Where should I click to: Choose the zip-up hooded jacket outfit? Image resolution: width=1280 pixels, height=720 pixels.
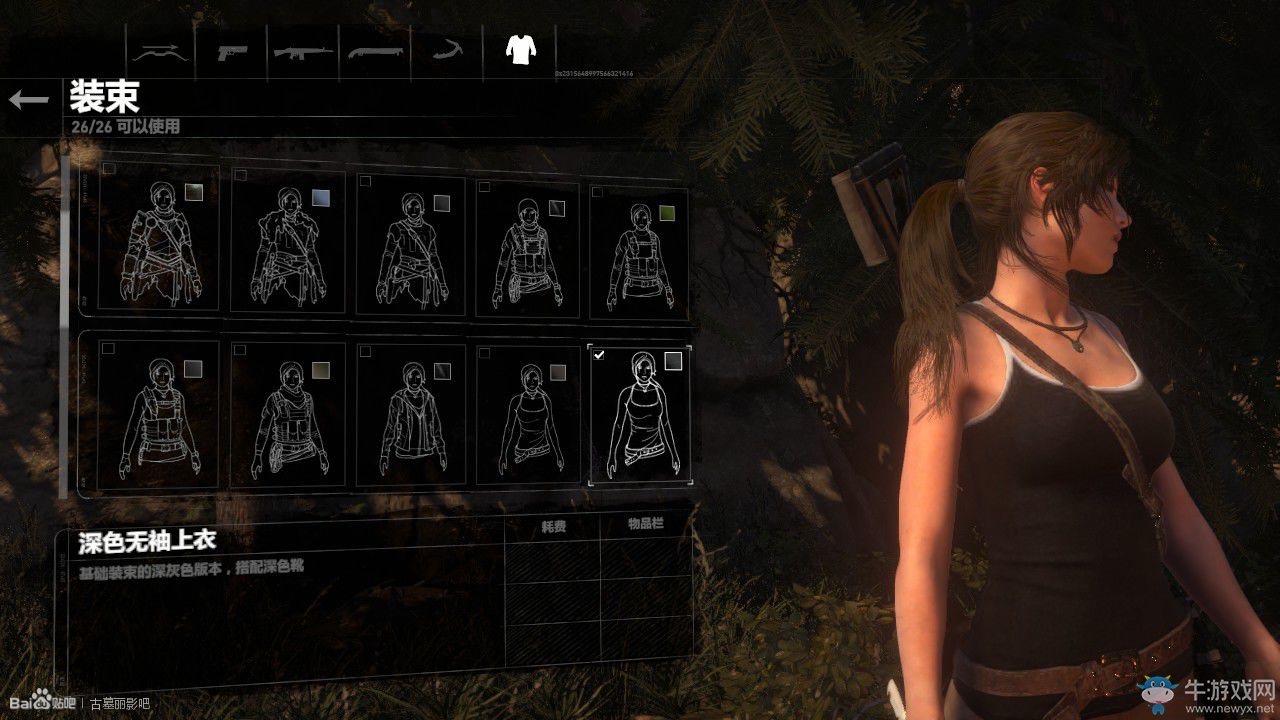(411, 415)
